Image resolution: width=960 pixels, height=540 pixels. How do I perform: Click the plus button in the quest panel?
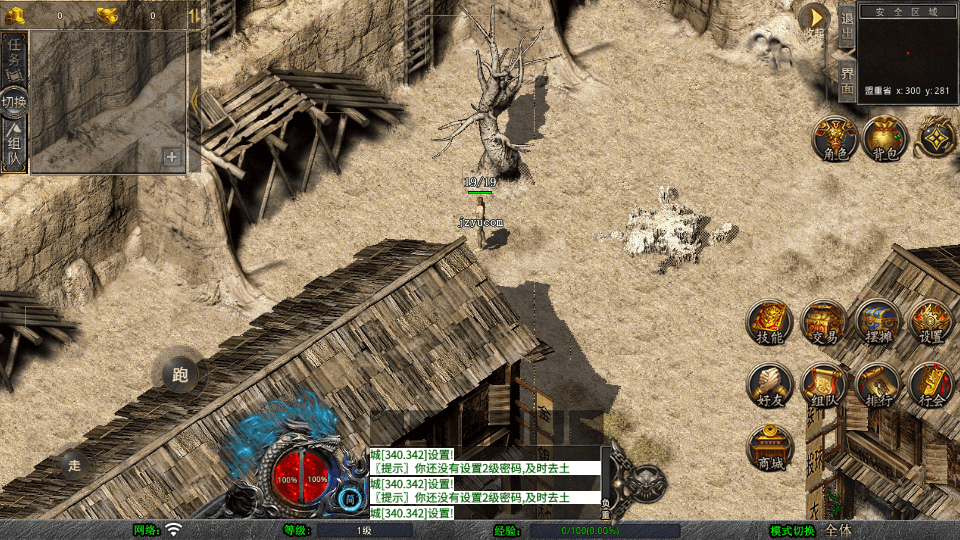coord(172,156)
